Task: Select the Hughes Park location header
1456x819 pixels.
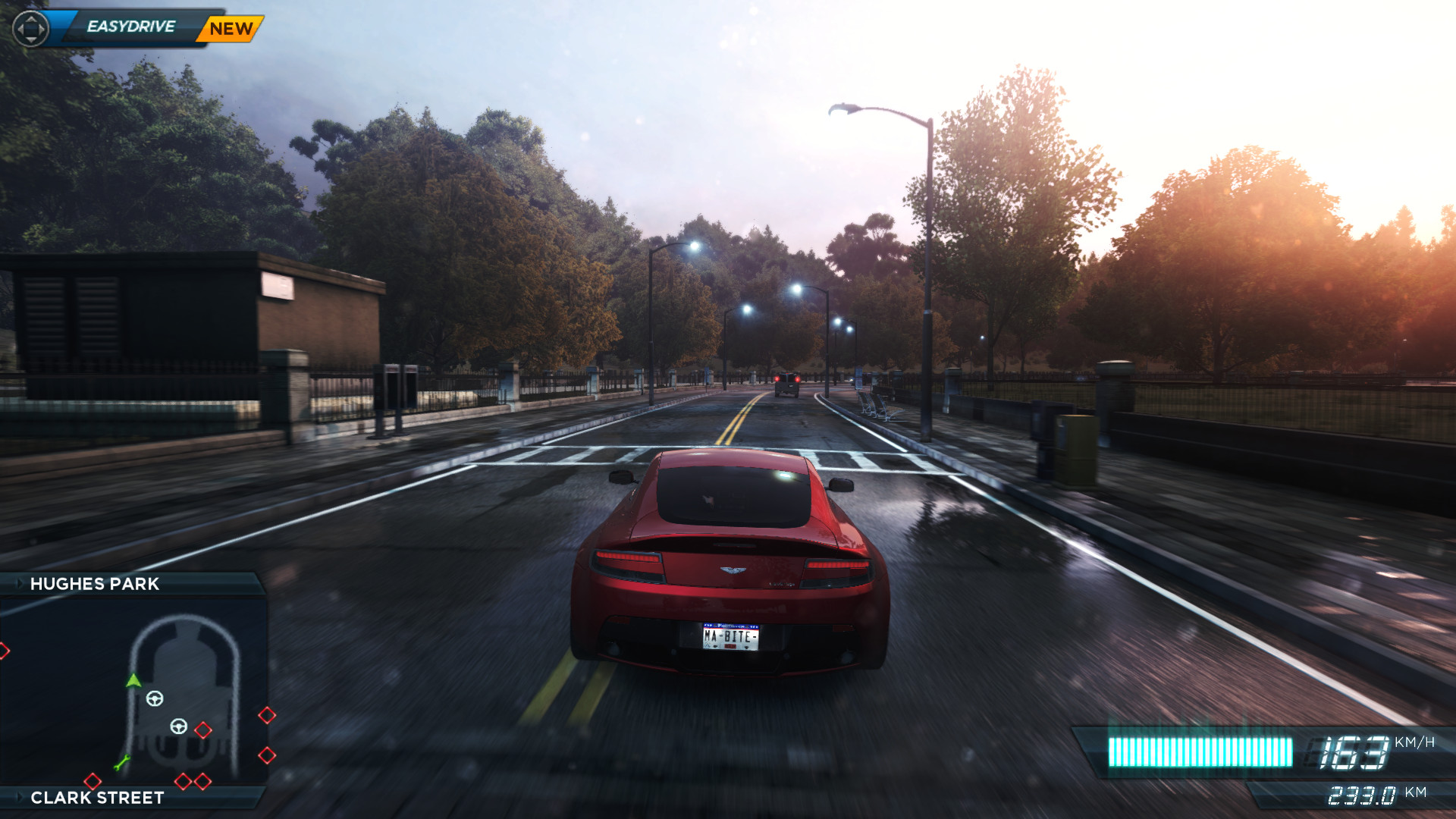Action: coord(95,584)
